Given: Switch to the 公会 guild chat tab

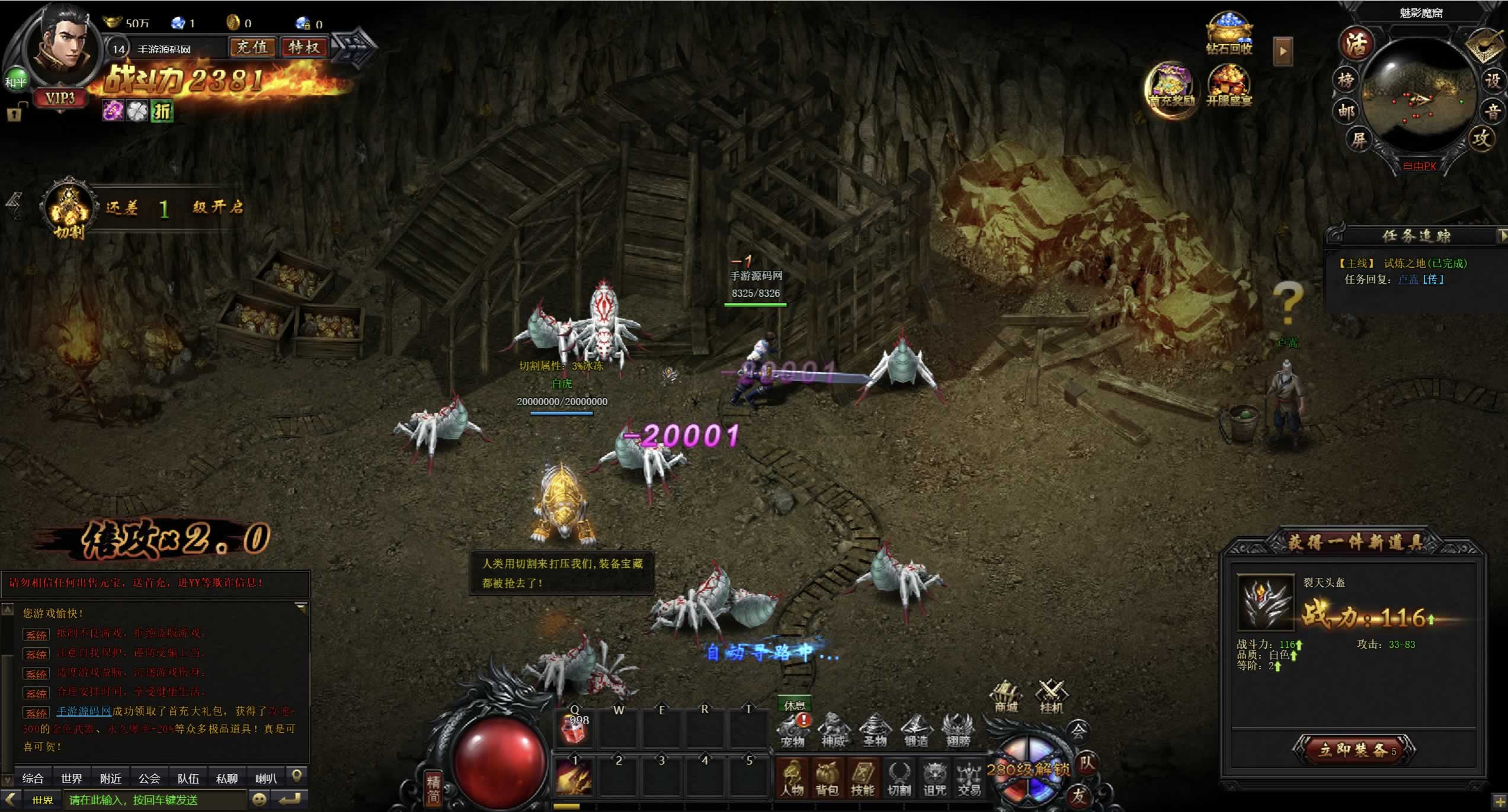Looking at the screenshot, I should point(149,778).
